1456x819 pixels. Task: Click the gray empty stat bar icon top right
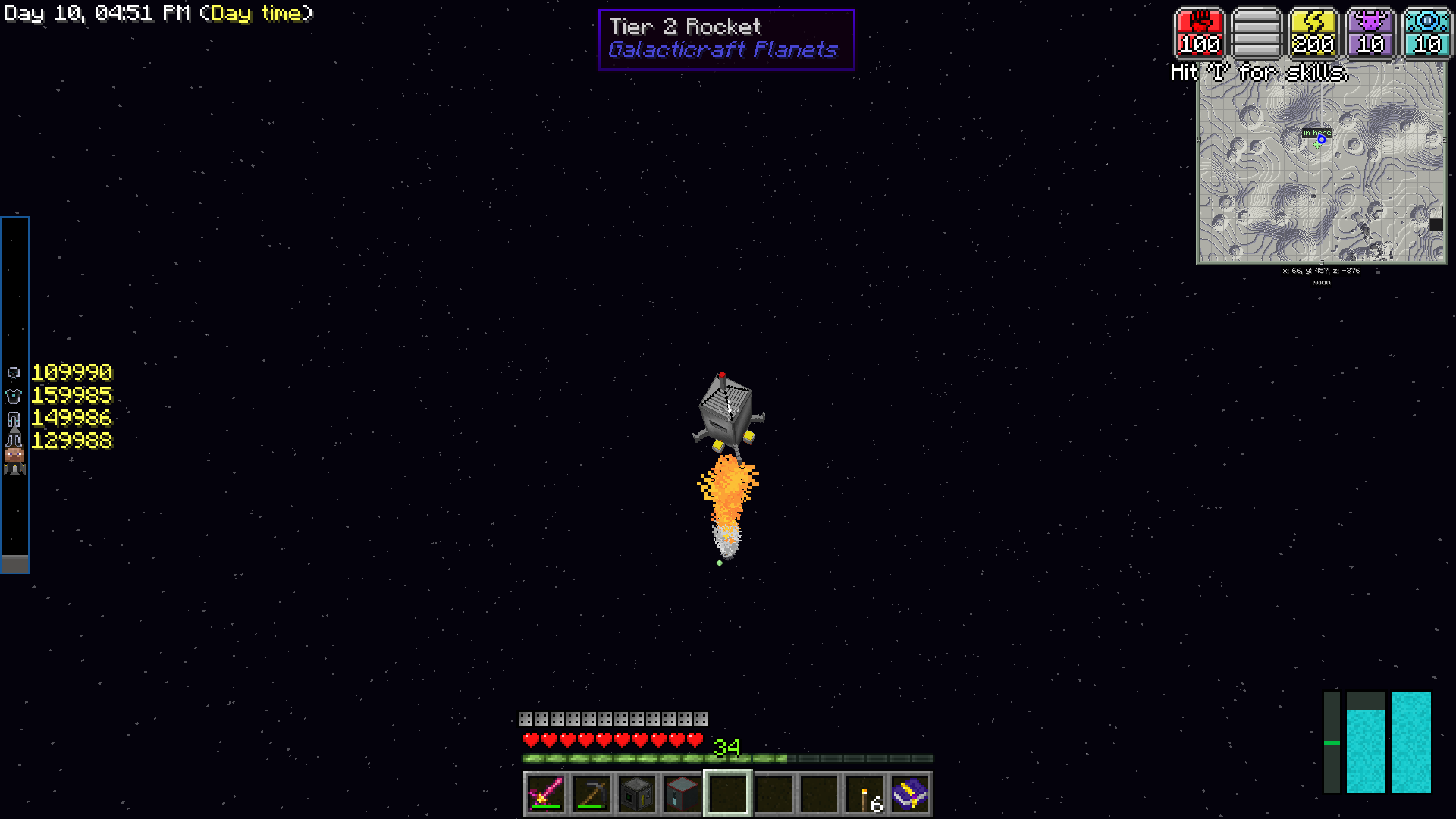coord(1256,33)
